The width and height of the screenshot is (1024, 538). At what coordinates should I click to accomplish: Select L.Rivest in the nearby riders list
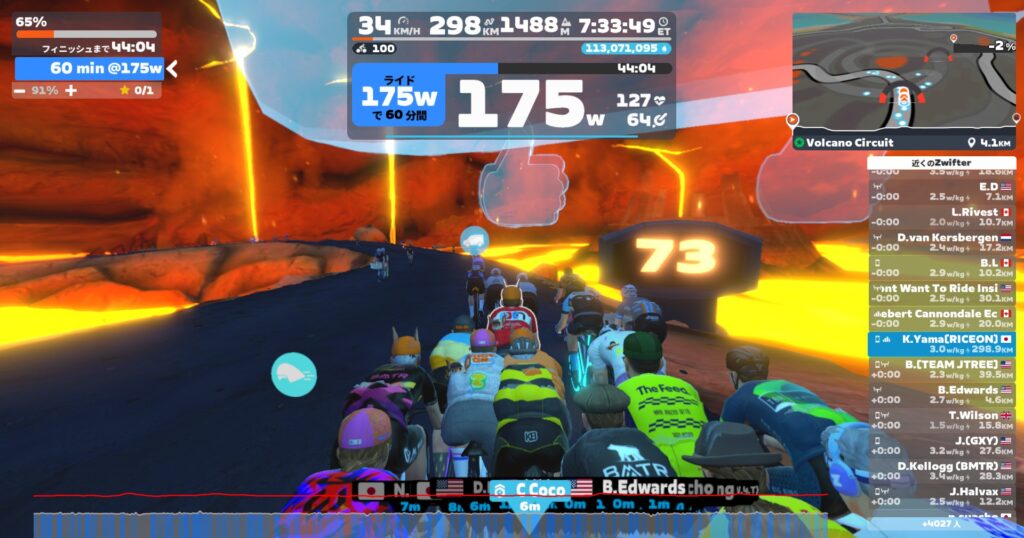pyautogui.click(x=941, y=217)
